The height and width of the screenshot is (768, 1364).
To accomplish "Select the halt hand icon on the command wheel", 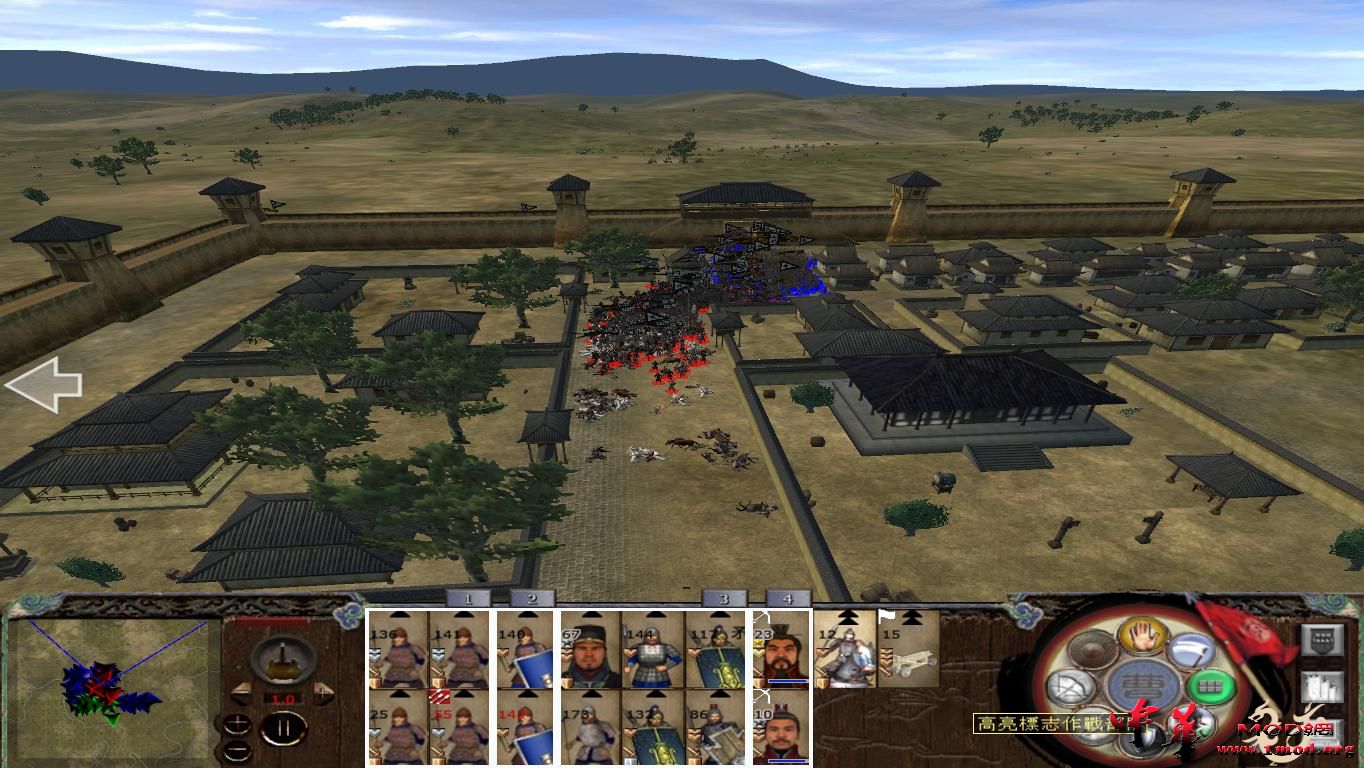I will (1142, 636).
